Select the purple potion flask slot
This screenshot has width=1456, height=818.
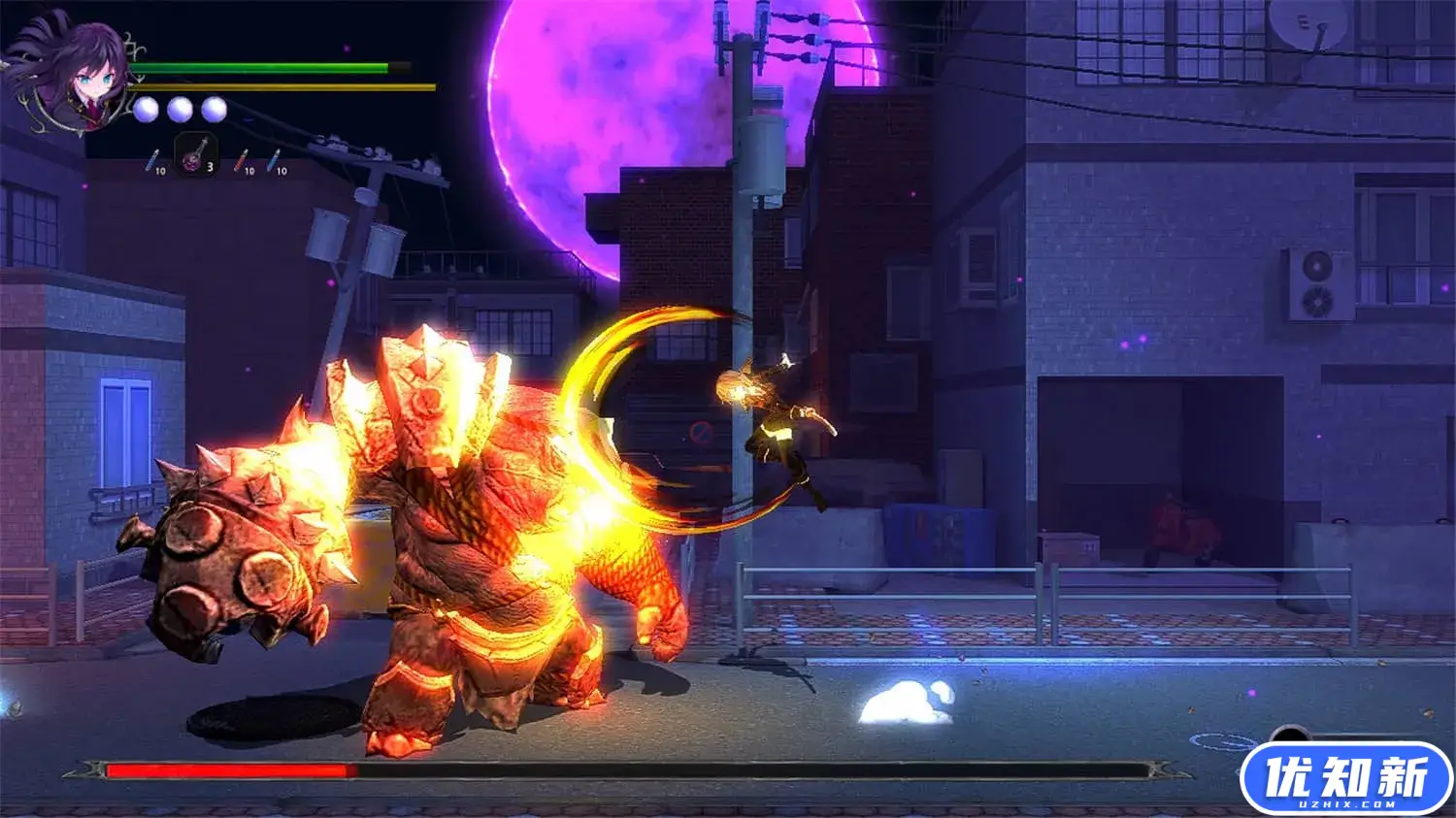point(195,154)
